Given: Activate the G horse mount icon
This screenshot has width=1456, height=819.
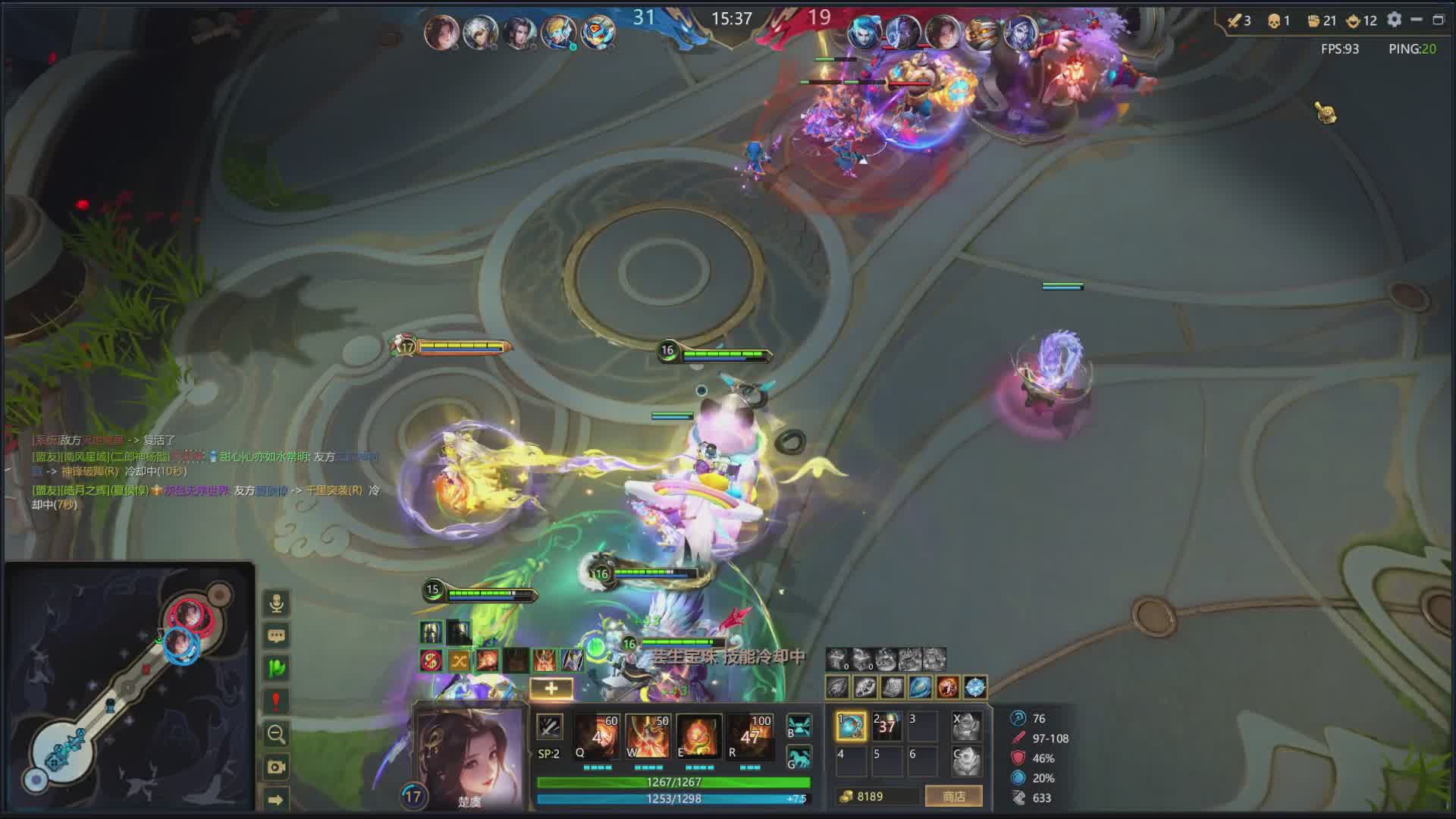Looking at the screenshot, I should [799, 758].
